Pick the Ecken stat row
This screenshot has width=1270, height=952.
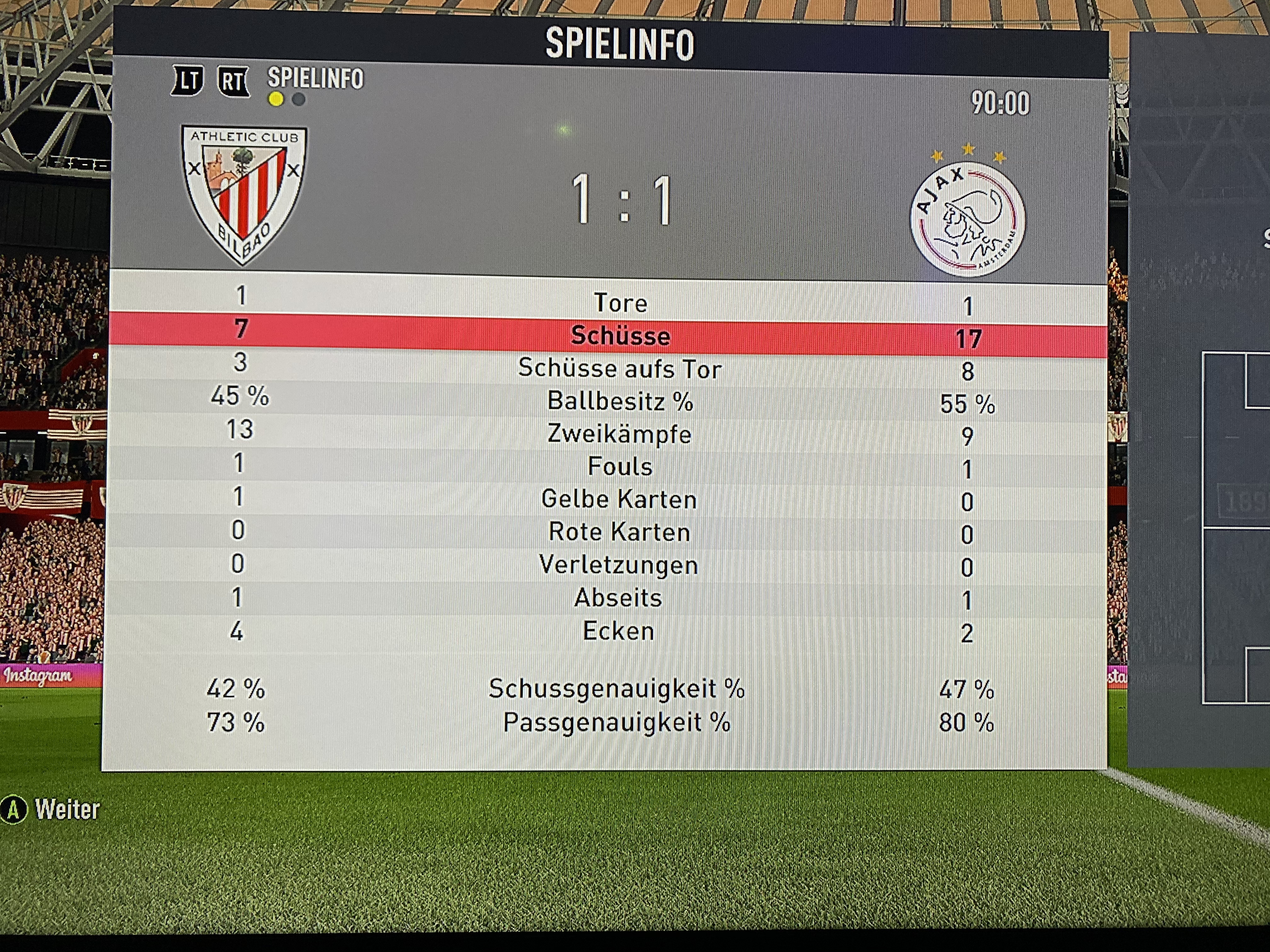[618, 631]
